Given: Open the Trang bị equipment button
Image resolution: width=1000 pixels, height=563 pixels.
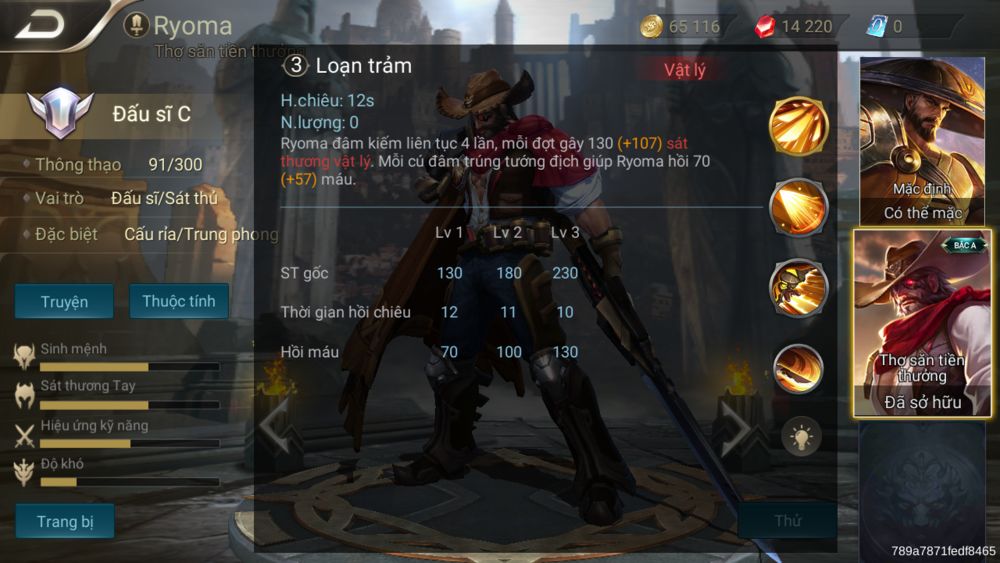Looking at the screenshot, I should [x=64, y=521].
